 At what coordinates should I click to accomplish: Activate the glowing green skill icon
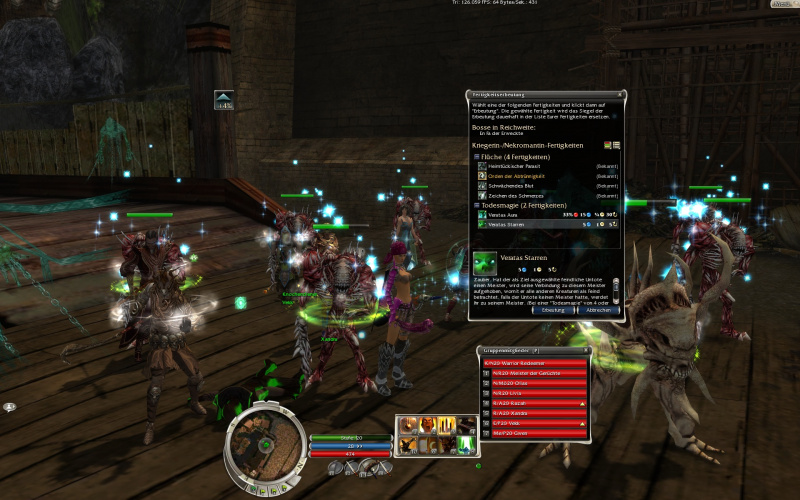coord(465,445)
